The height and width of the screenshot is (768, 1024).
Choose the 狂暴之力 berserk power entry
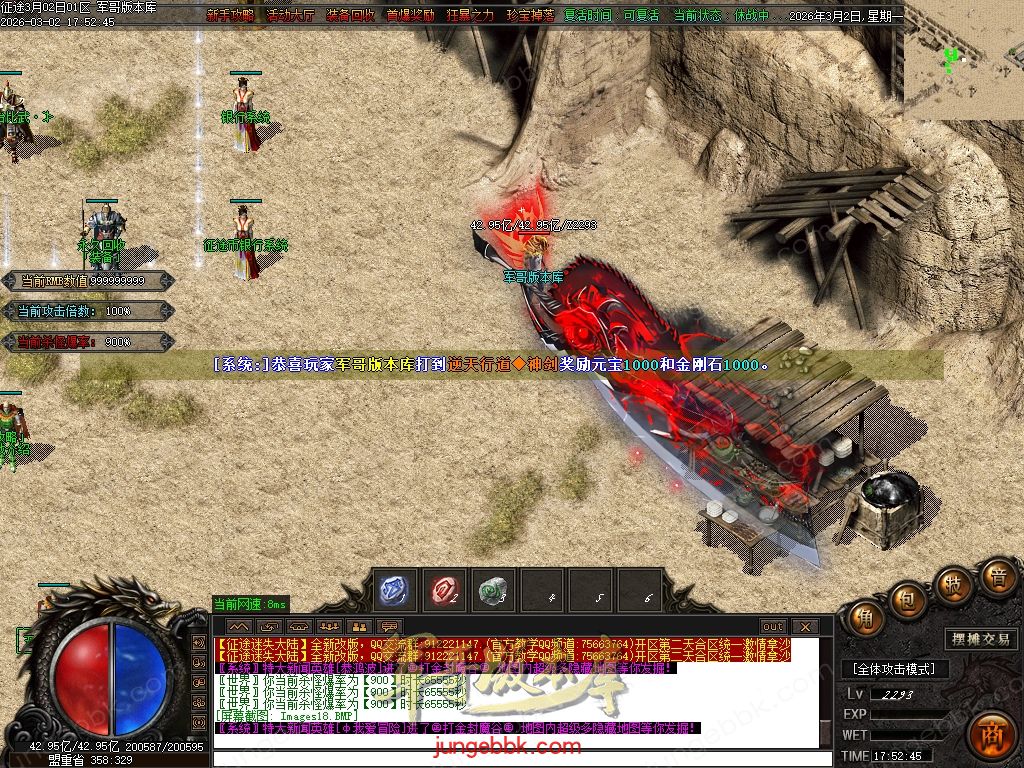(x=470, y=16)
